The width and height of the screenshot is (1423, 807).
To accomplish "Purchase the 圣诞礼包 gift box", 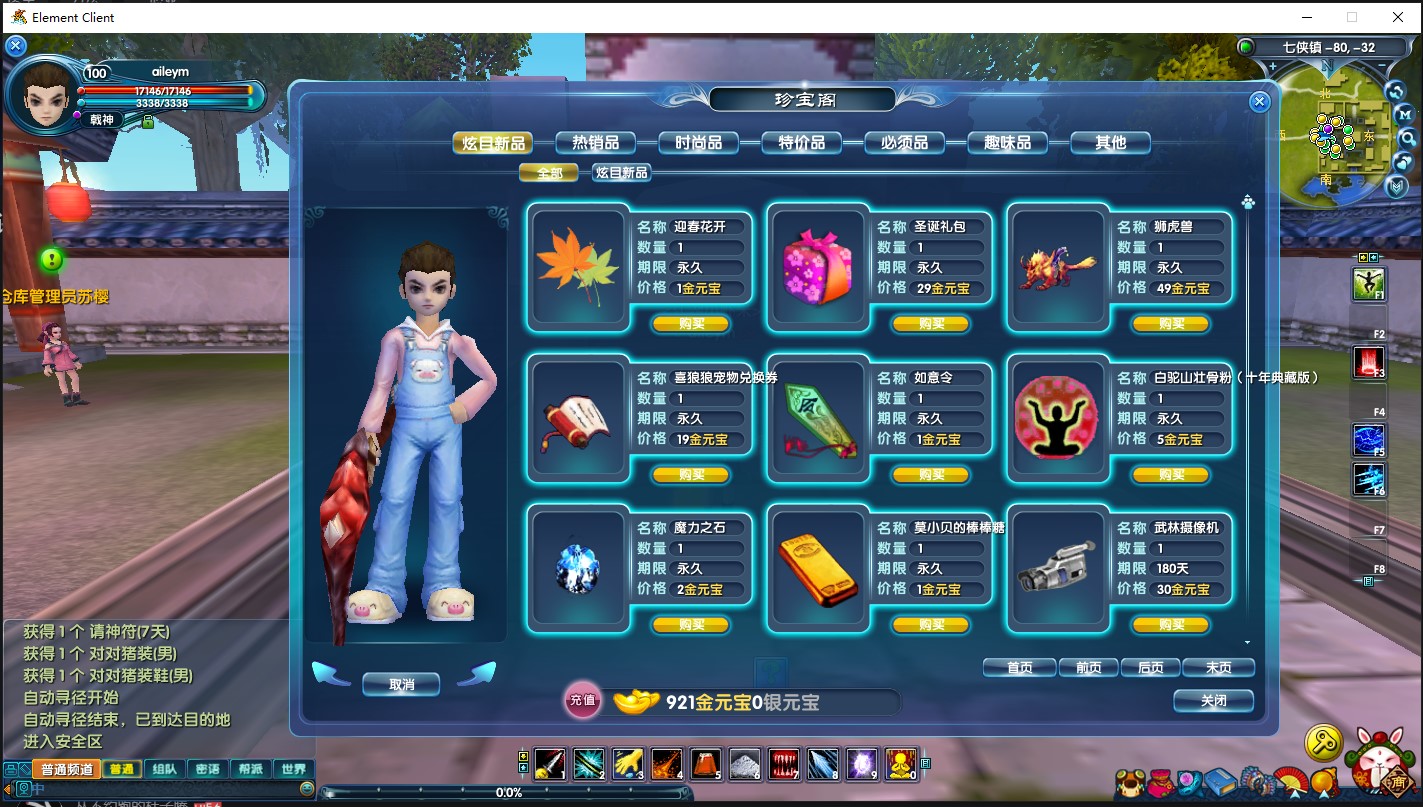I will (x=931, y=324).
